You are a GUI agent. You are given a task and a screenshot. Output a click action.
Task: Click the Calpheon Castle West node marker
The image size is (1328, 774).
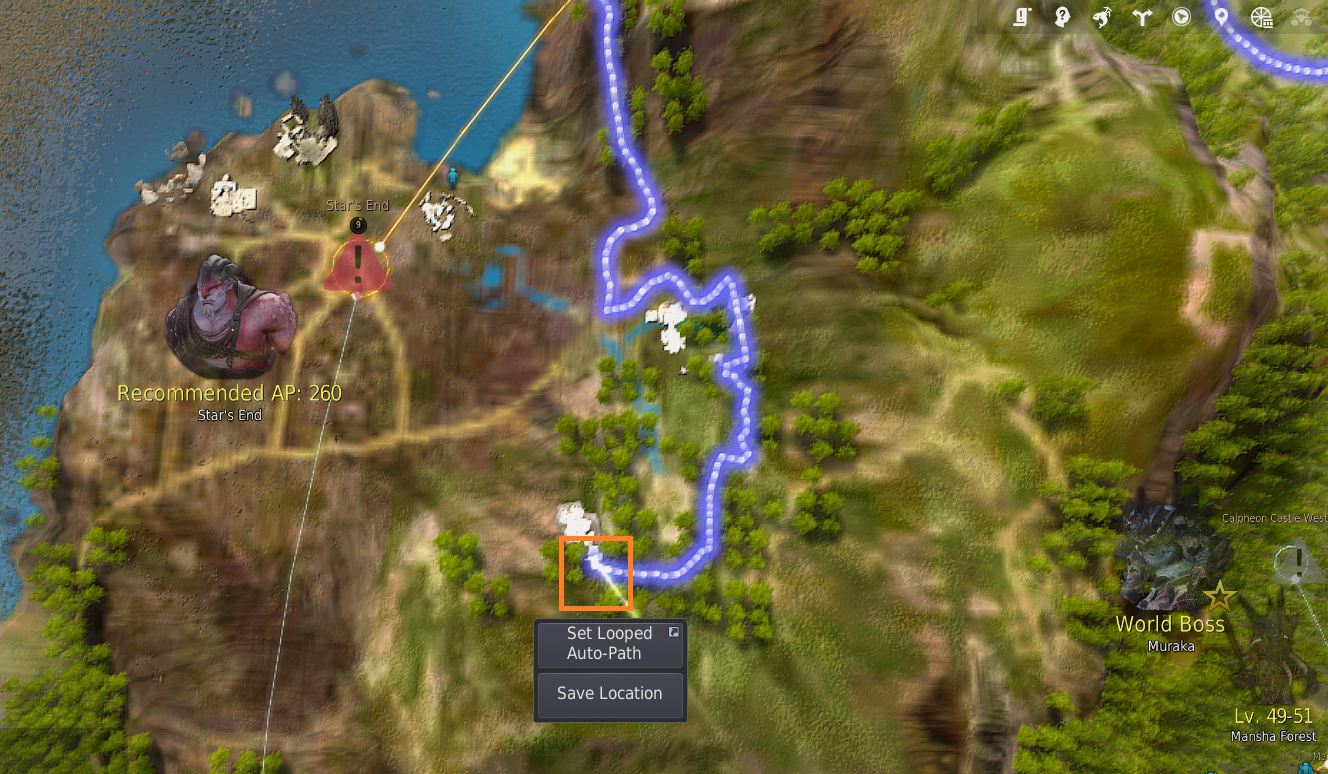point(1297,564)
